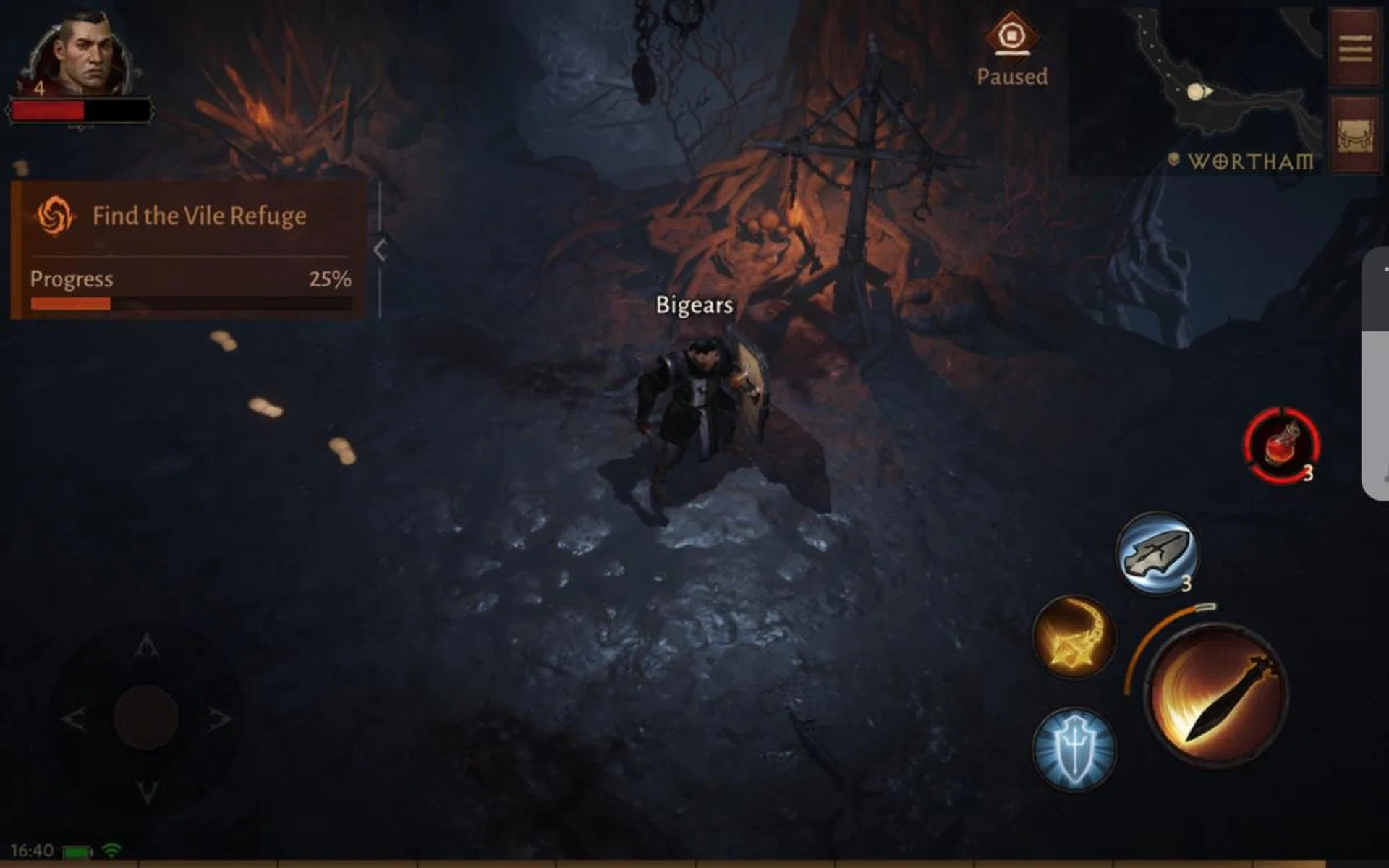Cast the spear throw skill with 3 charges
The height and width of the screenshot is (868, 1389).
(x=1158, y=553)
